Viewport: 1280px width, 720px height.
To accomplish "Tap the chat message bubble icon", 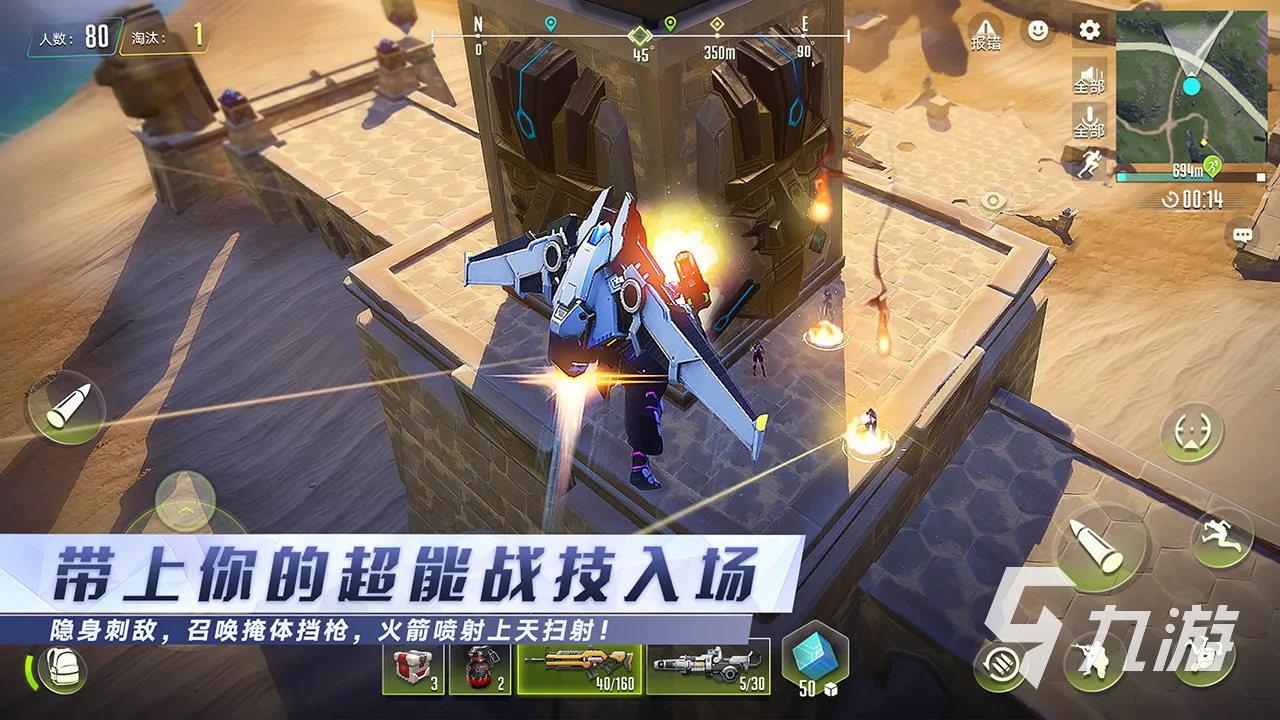I will click(1241, 232).
